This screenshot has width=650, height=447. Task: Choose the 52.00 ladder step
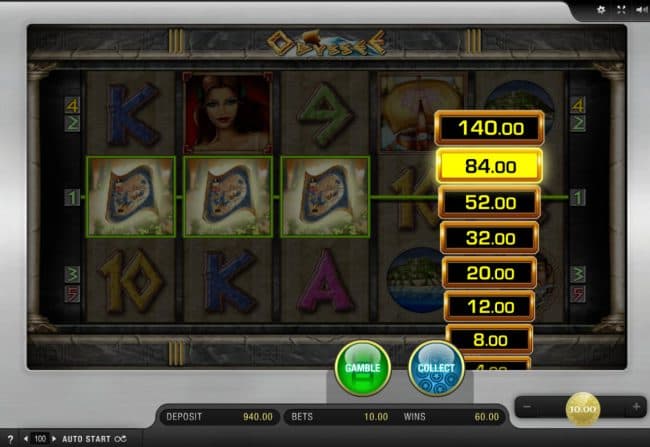point(490,202)
